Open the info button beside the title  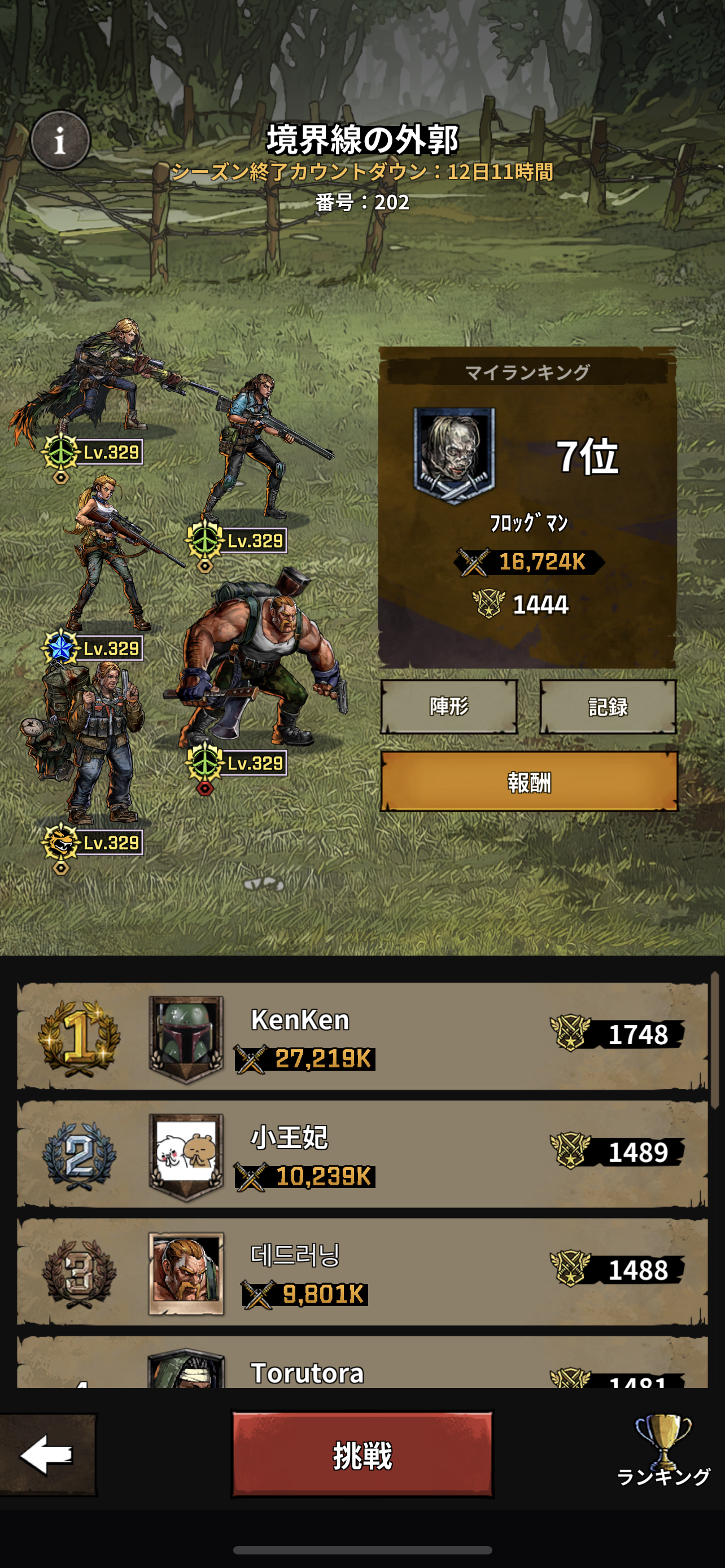(x=60, y=141)
